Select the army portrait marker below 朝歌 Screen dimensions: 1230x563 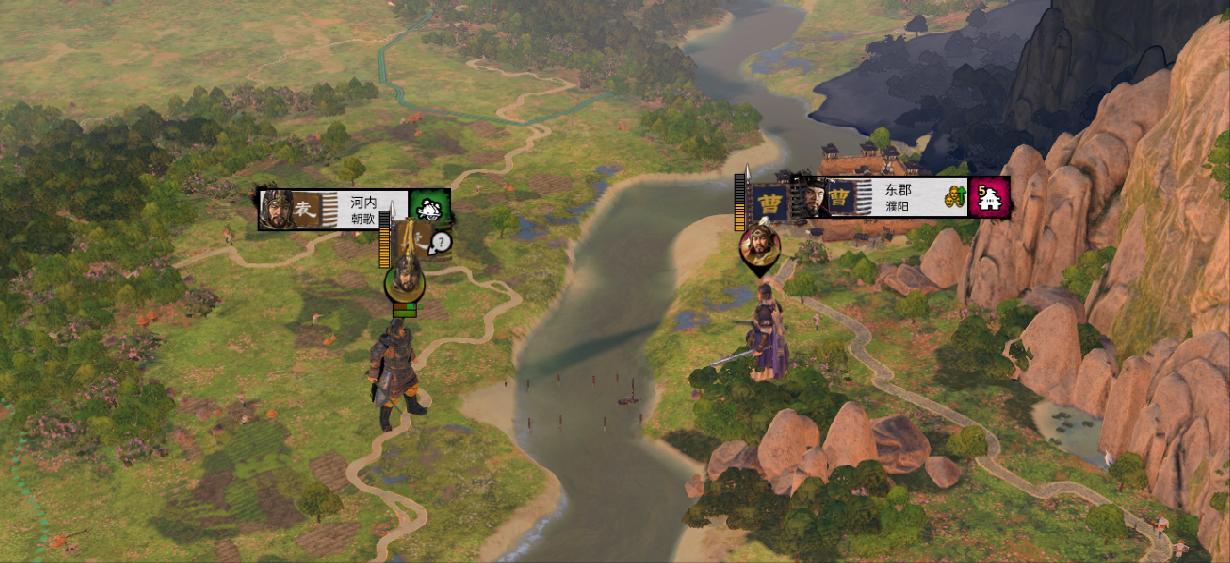[x=404, y=278]
